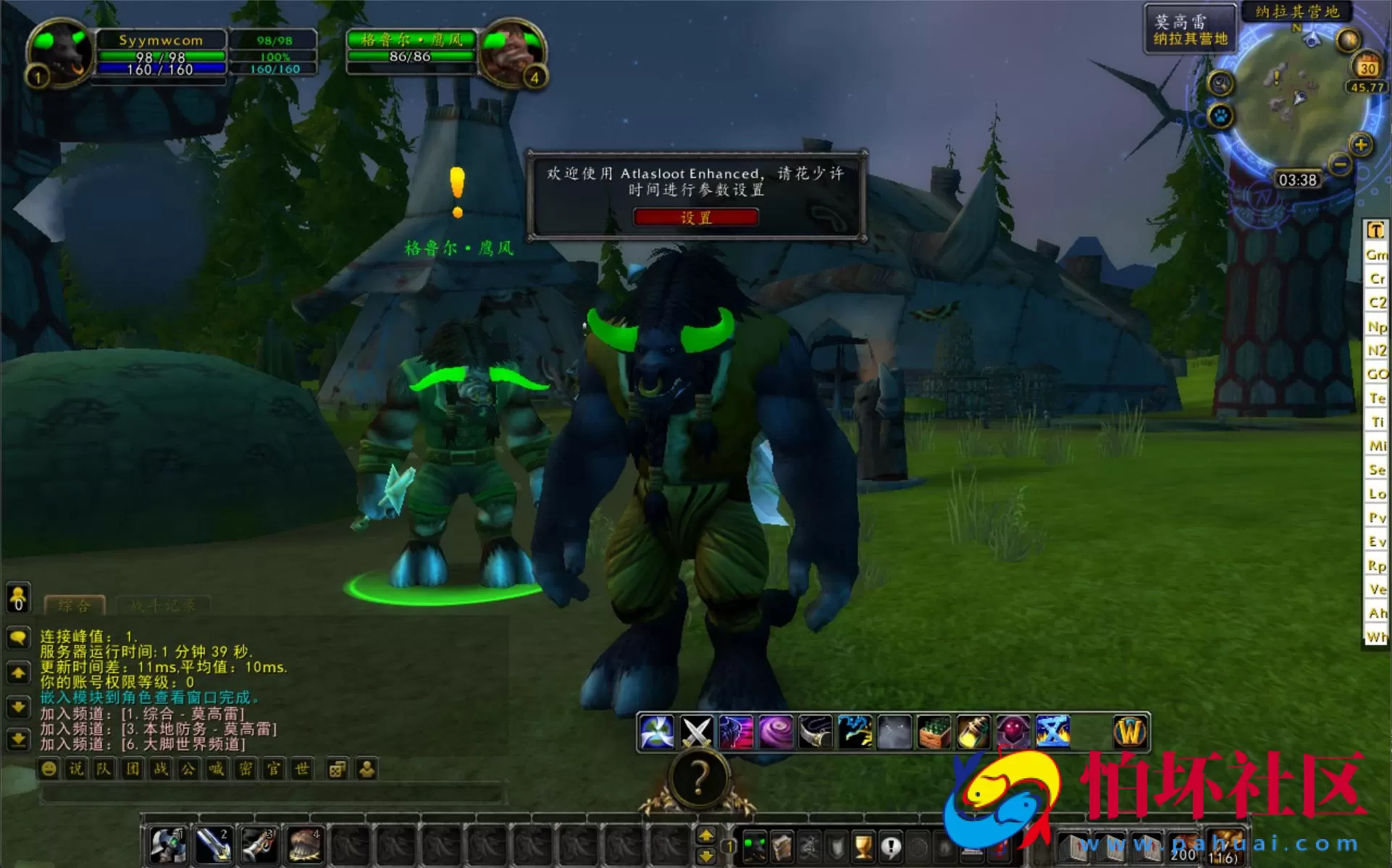The width and height of the screenshot is (1392, 868).
Task: Click the 说 say chat channel icon
Action: 75,769
